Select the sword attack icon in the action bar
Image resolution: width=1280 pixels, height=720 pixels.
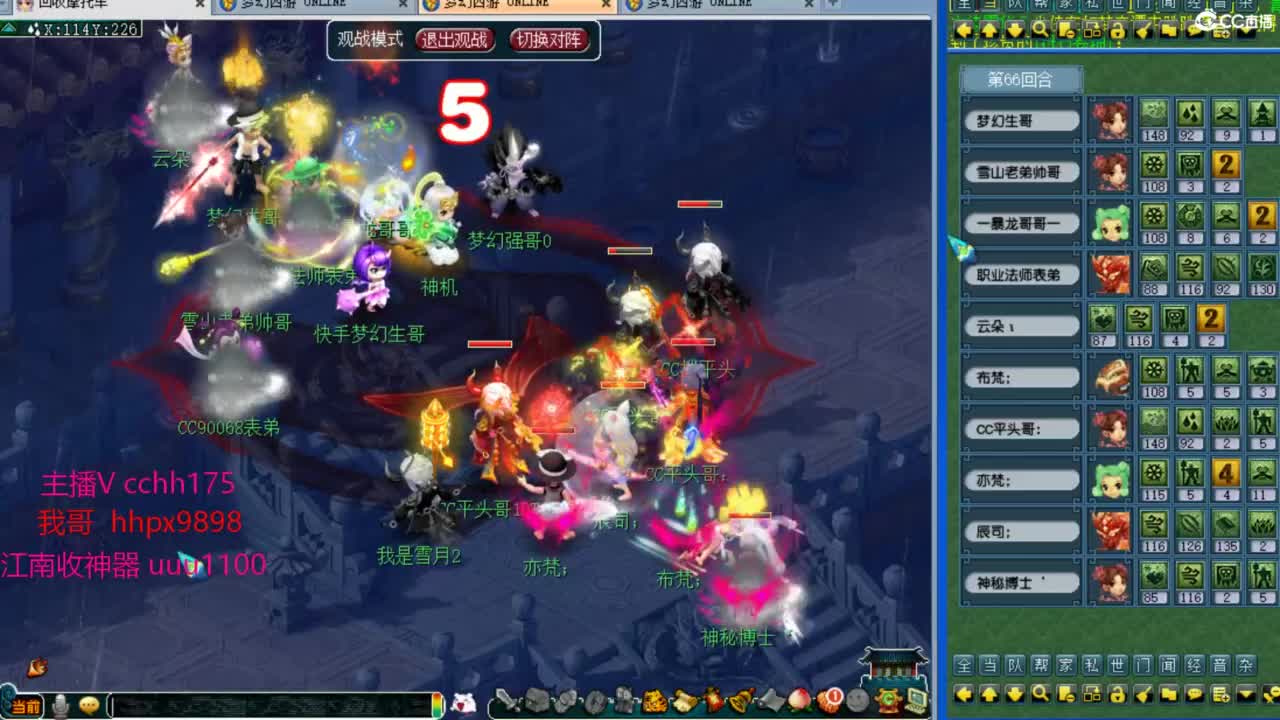(506, 700)
